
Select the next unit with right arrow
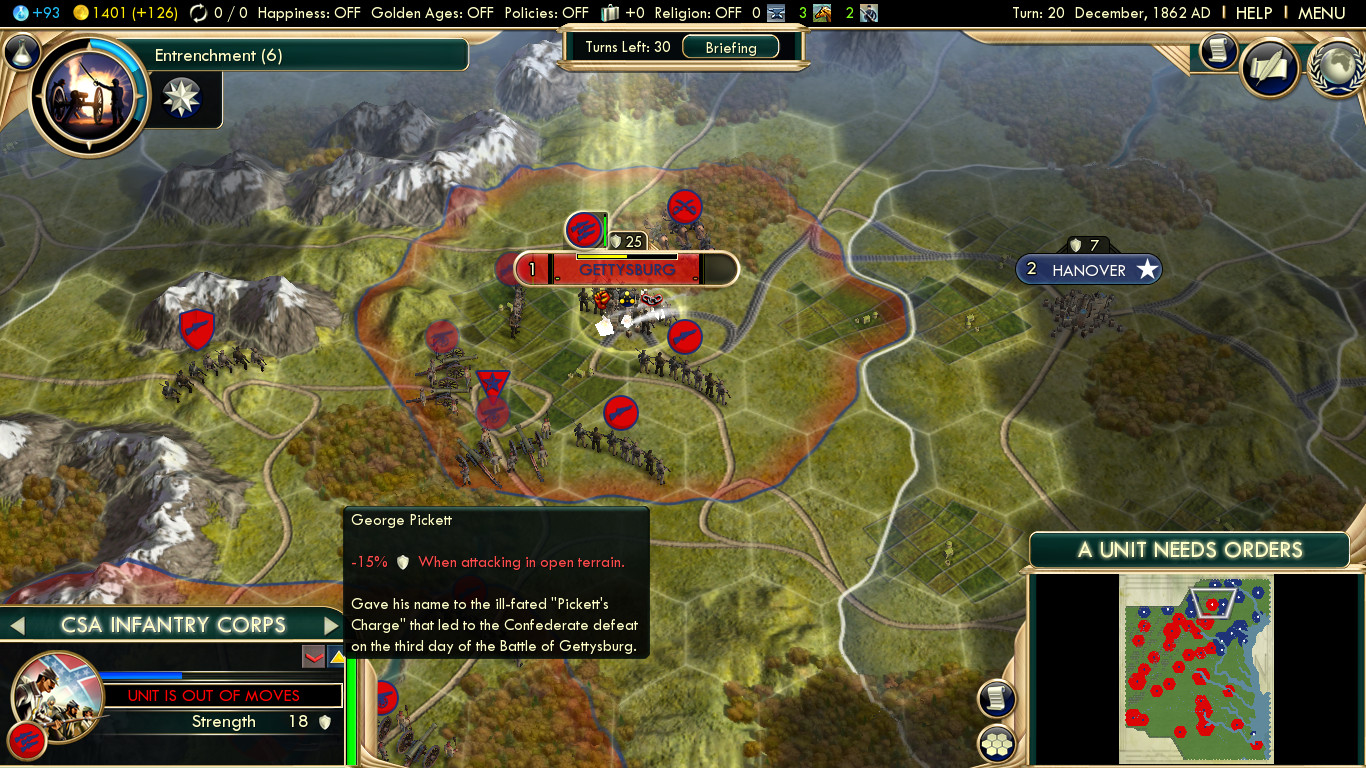click(x=331, y=626)
